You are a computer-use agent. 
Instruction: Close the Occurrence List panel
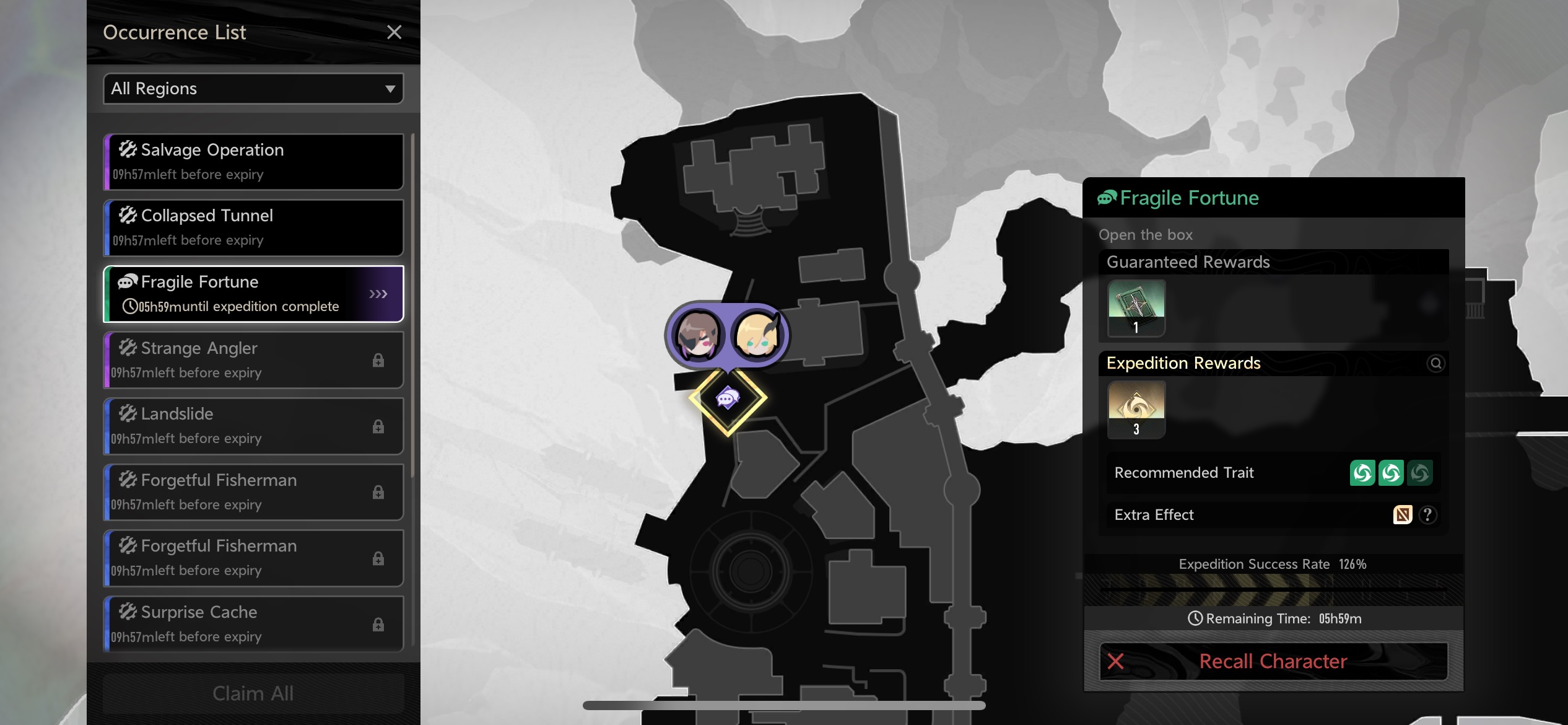[394, 32]
